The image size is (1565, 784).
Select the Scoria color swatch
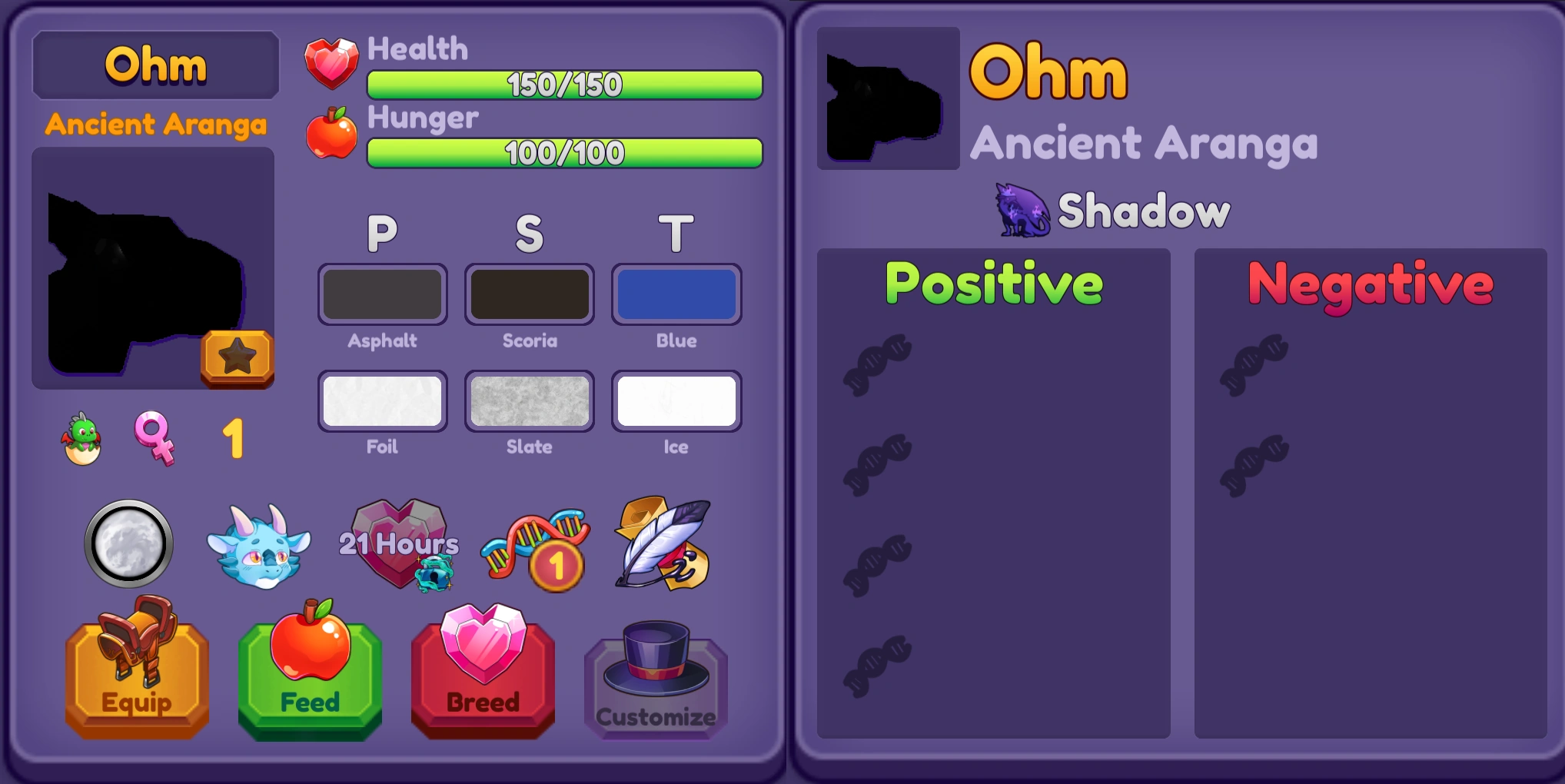[529, 294]
